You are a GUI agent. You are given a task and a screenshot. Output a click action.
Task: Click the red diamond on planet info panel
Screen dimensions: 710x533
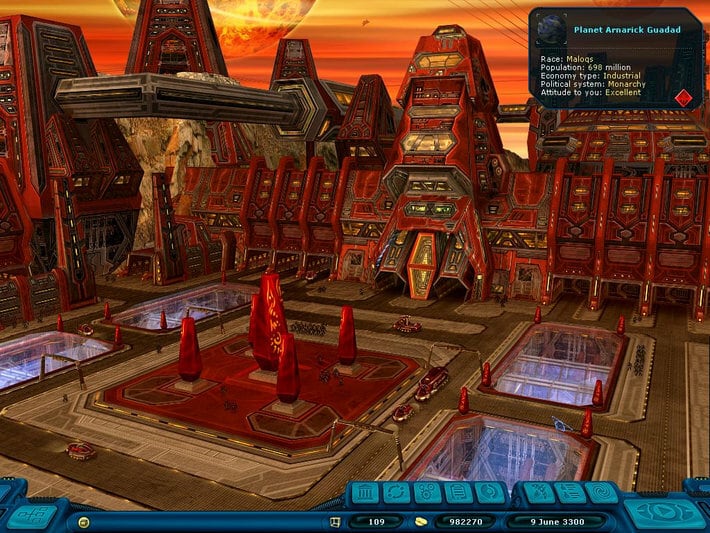coord(683,98)
